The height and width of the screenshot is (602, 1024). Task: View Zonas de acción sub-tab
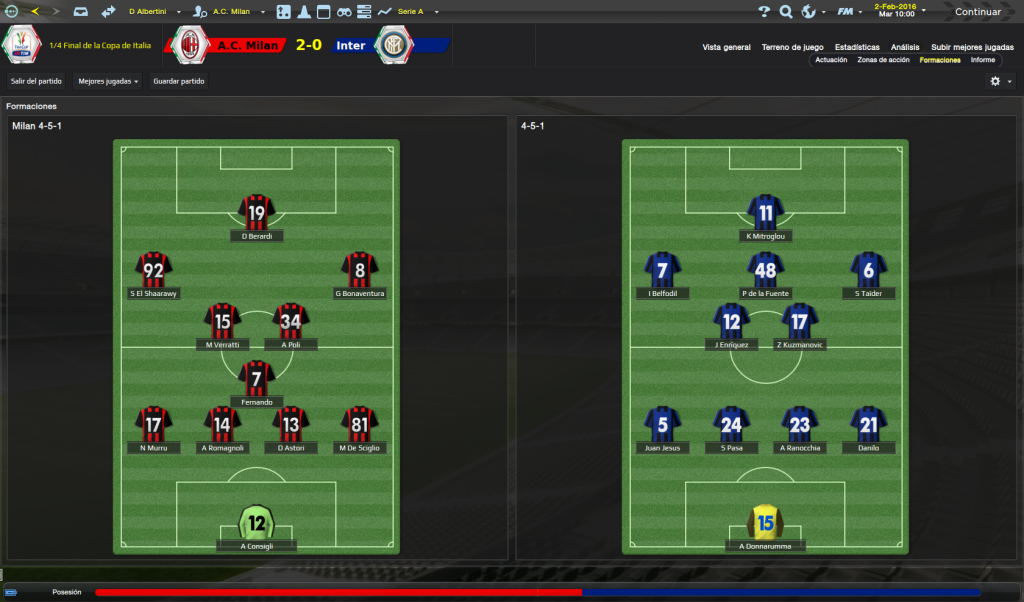[x=883, y=60]
